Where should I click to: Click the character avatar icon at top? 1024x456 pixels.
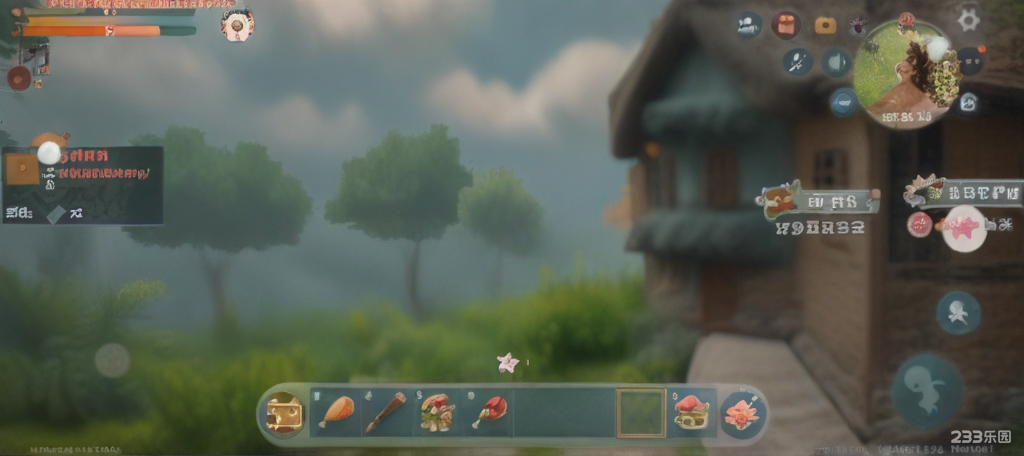tap(237, 25)
